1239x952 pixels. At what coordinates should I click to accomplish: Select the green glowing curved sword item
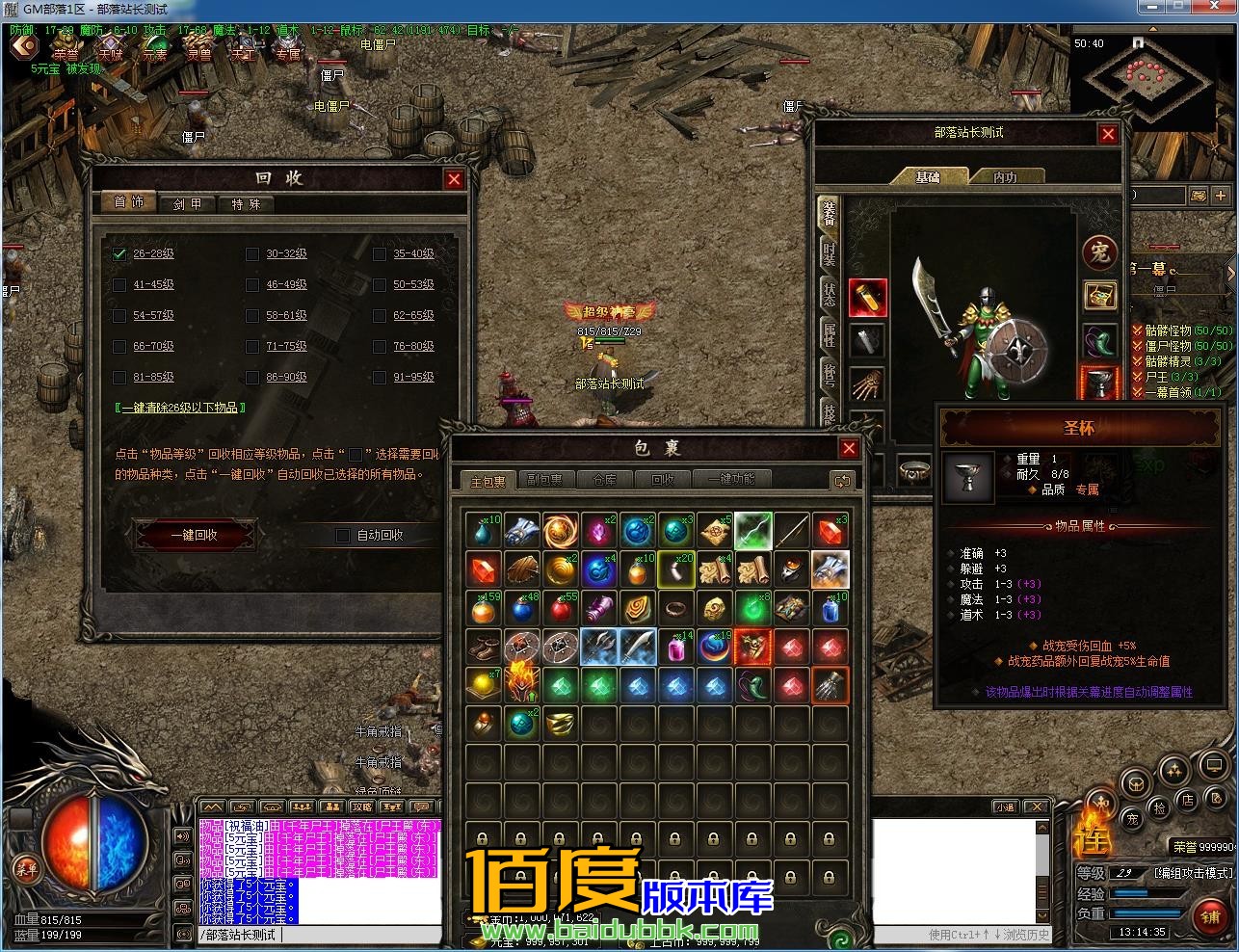753,531
